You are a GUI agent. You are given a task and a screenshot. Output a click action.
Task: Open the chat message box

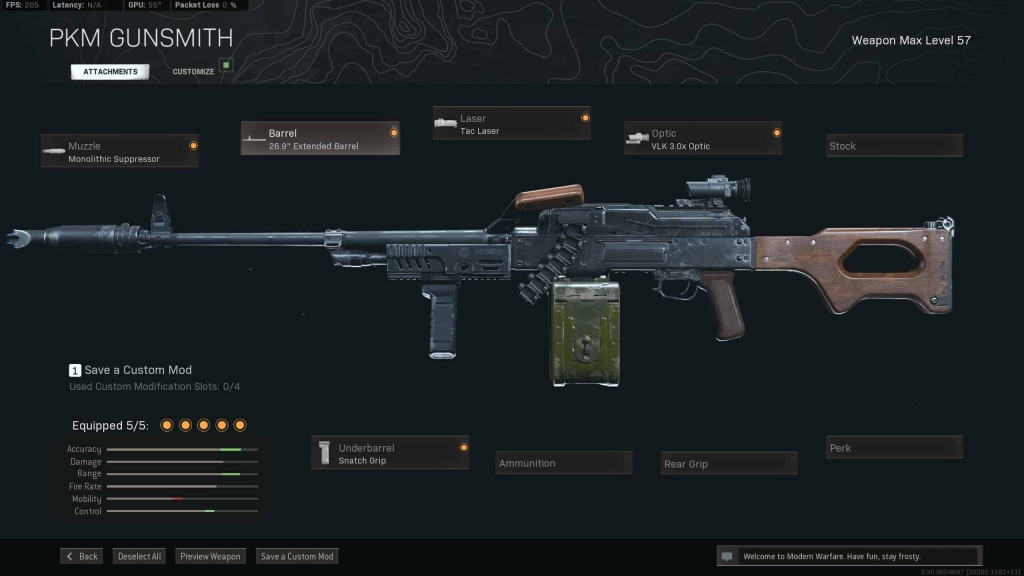[x=849, y=556]
